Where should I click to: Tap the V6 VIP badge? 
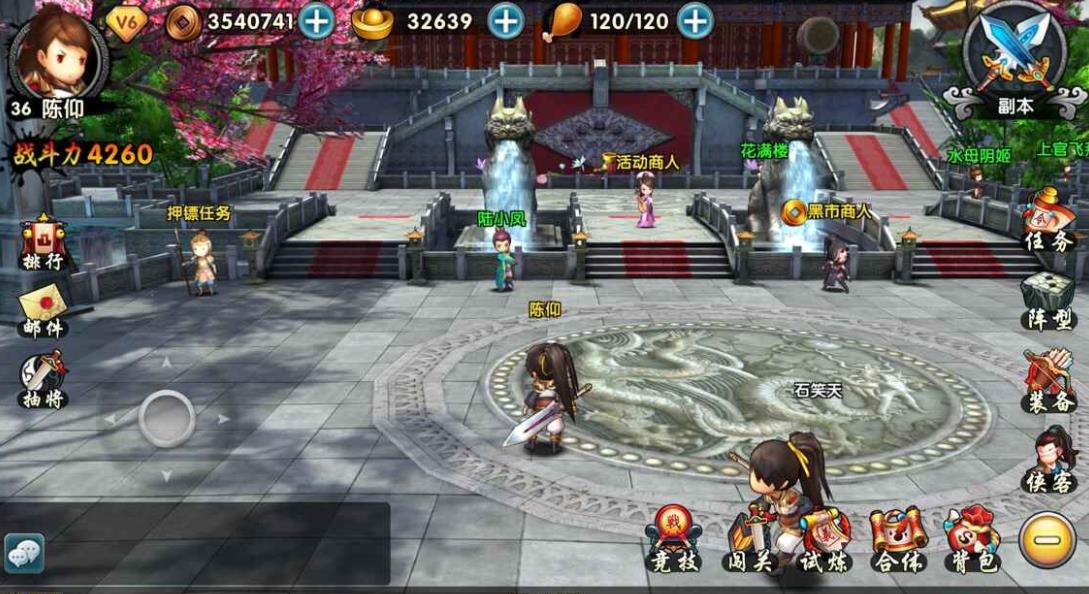pos(126,22)
